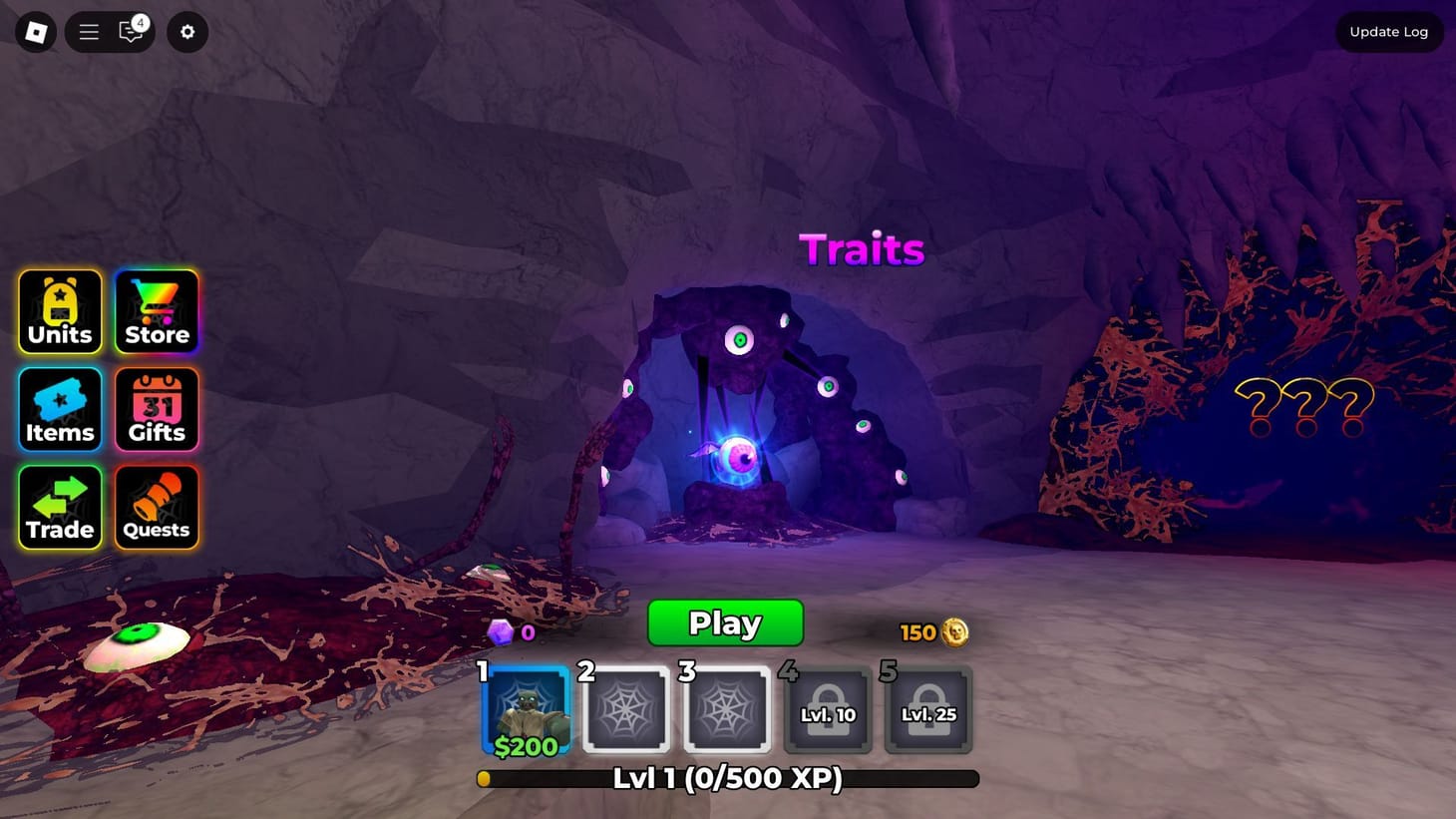Open the Items ticket menu
This screenshot has height=819, width=1456.
coord(59,409)
